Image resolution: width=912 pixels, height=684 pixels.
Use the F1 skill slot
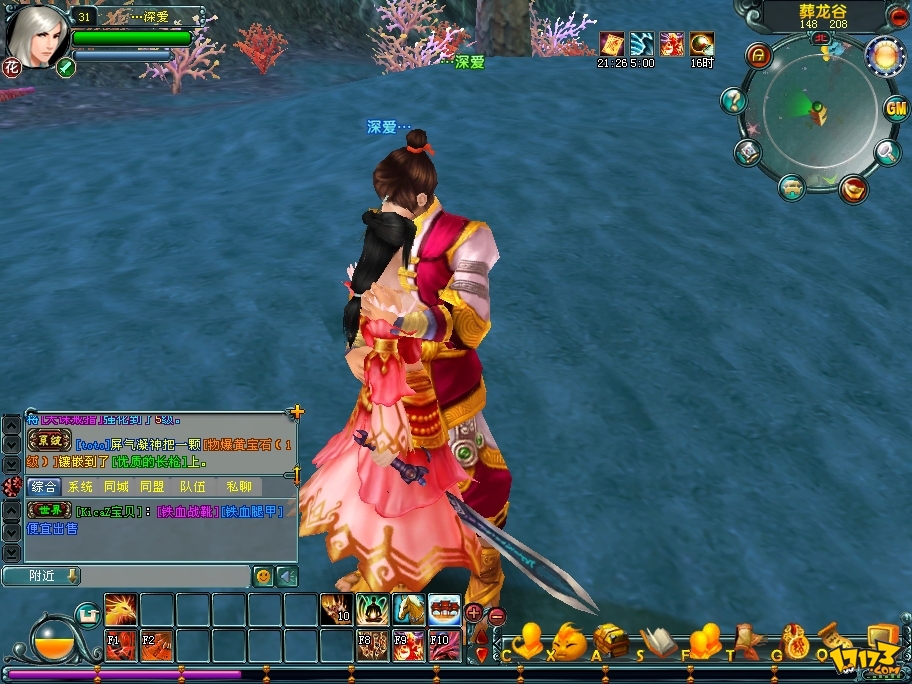coord(119,645)
